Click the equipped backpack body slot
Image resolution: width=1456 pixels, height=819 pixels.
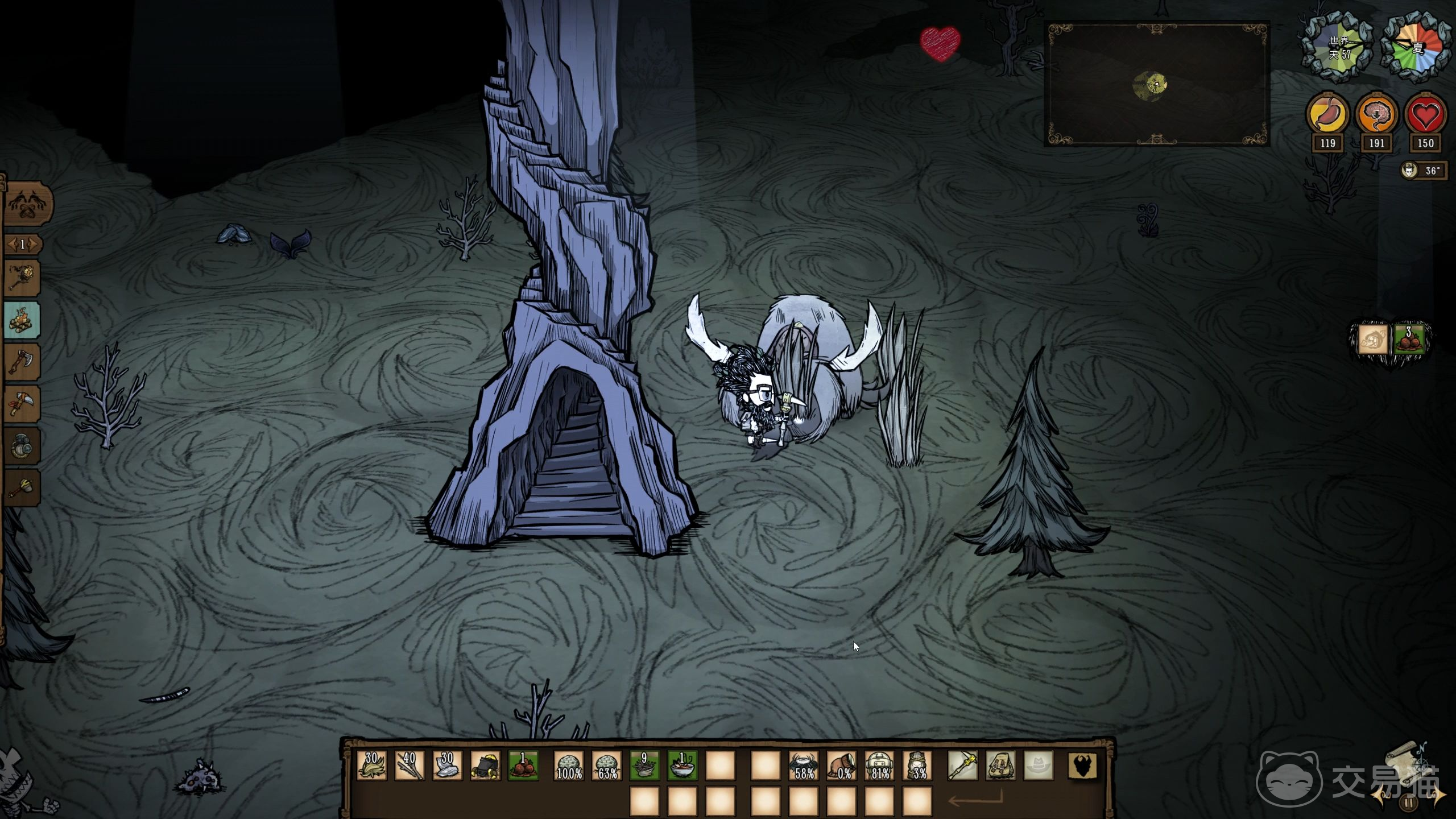[x=1000, y=766]
